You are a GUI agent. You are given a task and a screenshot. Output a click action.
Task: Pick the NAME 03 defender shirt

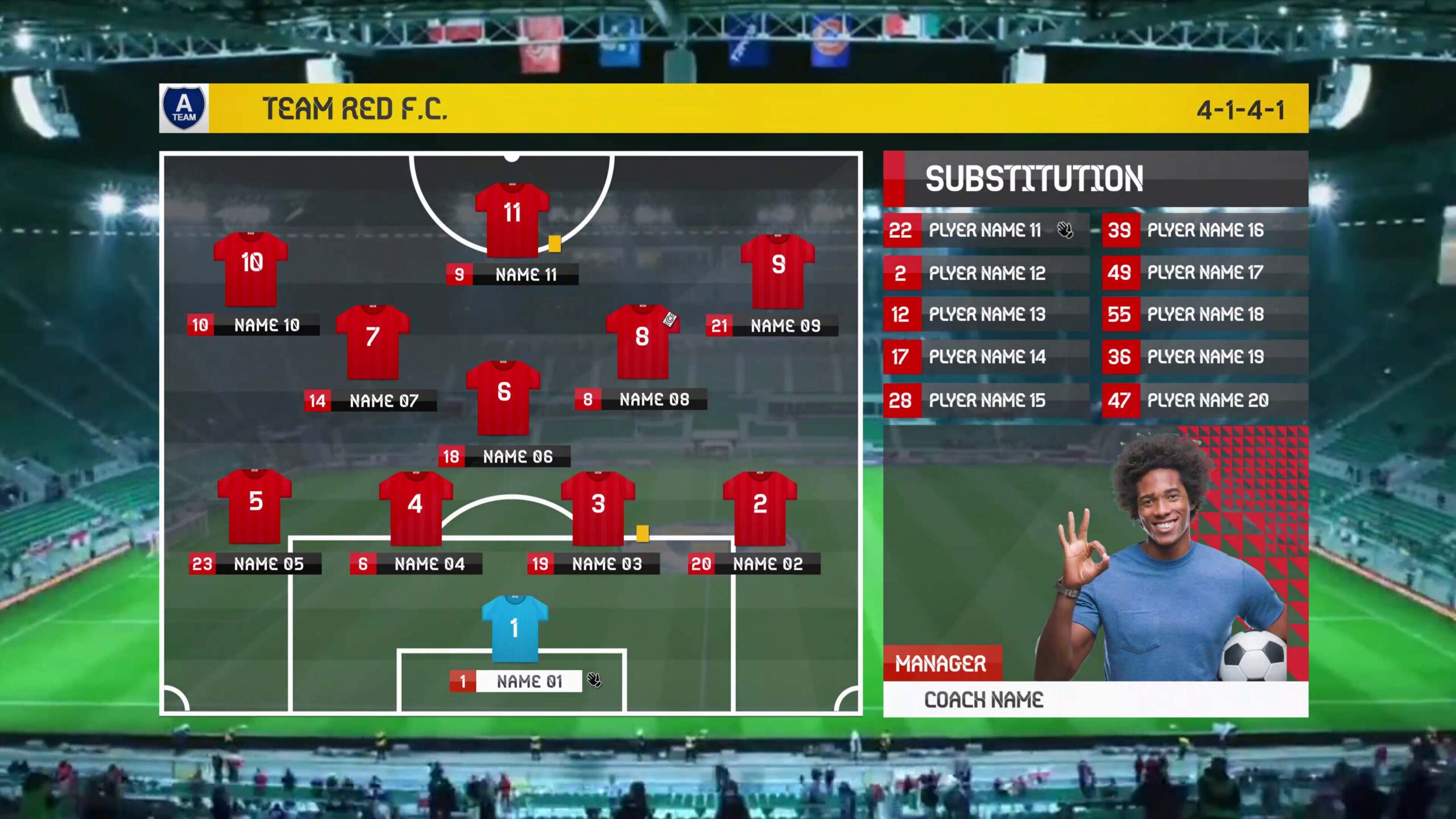(x=598, y=508)
